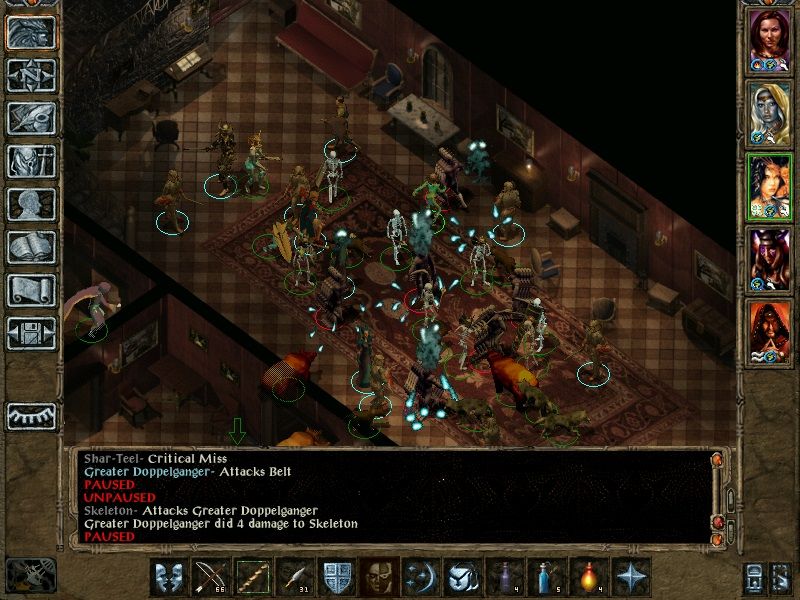Choose the green-bordered dark-haired woman portrait
The width and height of the screenshot is (800, 600).
coord(769,185)
